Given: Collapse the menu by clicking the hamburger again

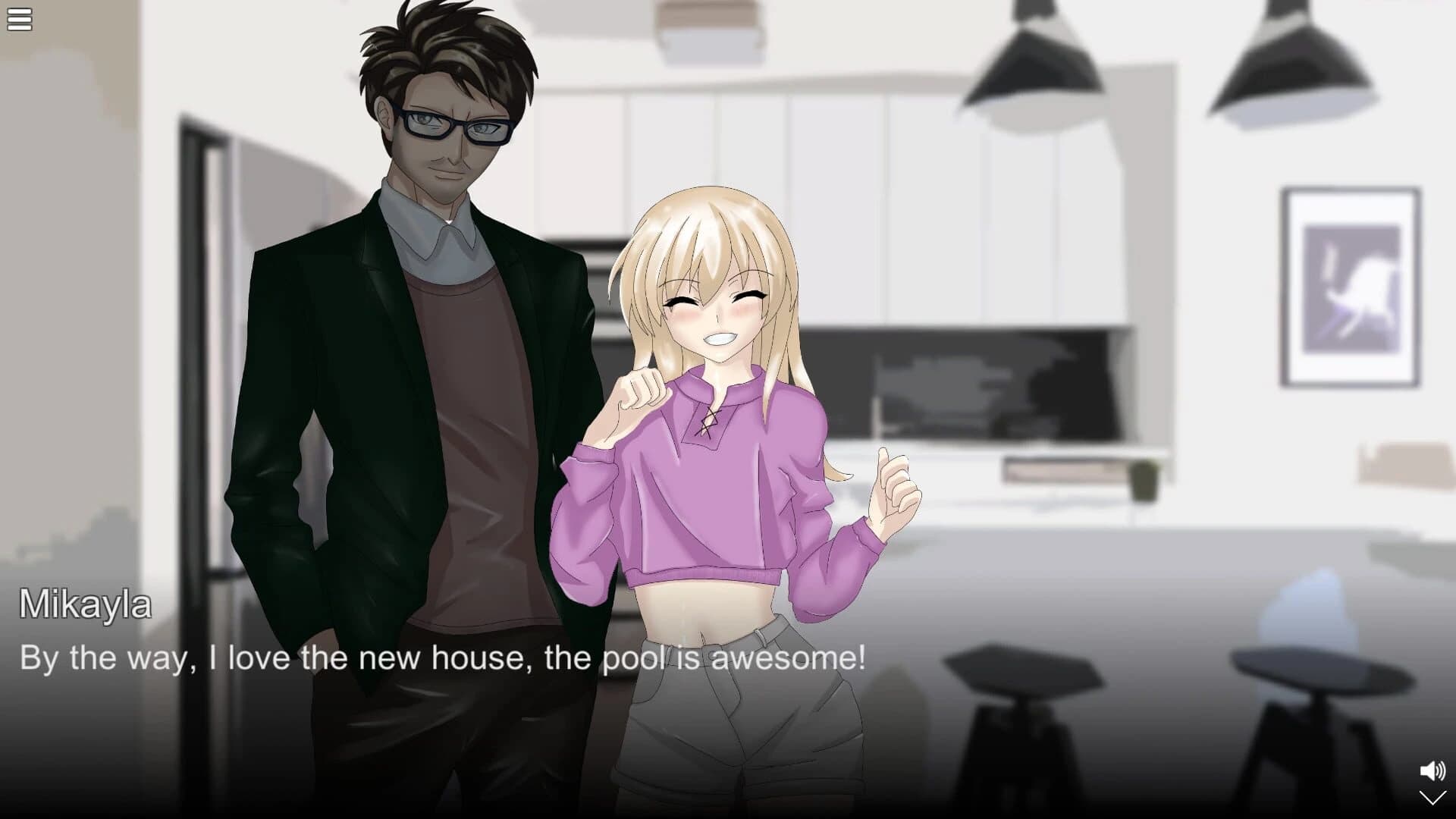Looking at the screenshot, I should point(19,19).
